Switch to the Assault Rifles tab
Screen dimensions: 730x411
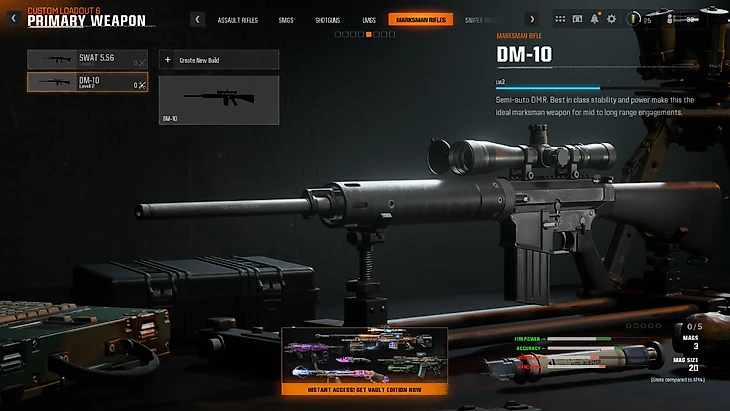[238, 19]
